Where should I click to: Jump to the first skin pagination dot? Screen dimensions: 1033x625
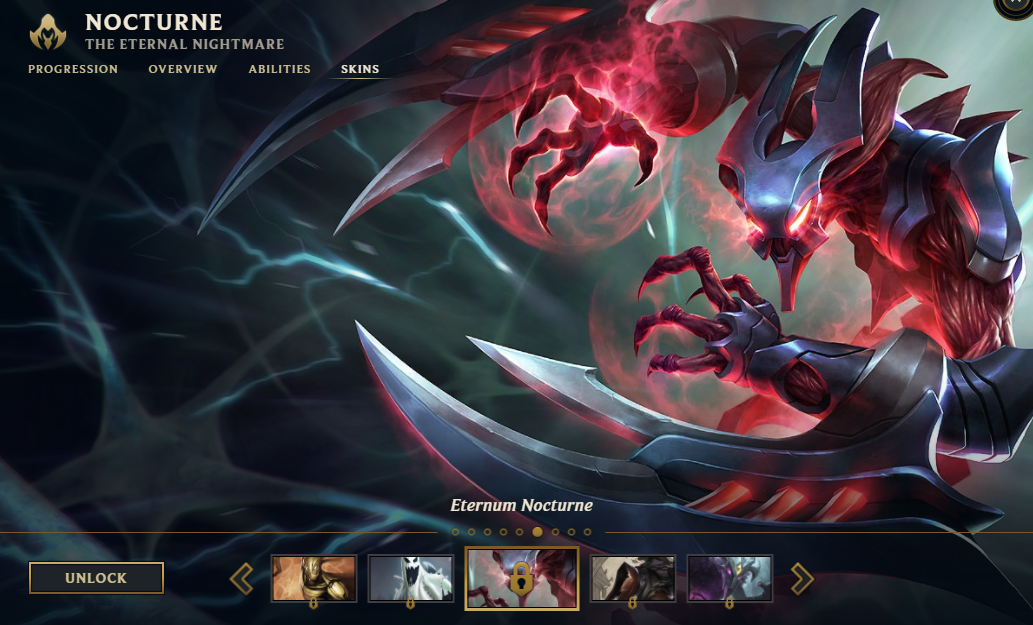coord(455,532)
